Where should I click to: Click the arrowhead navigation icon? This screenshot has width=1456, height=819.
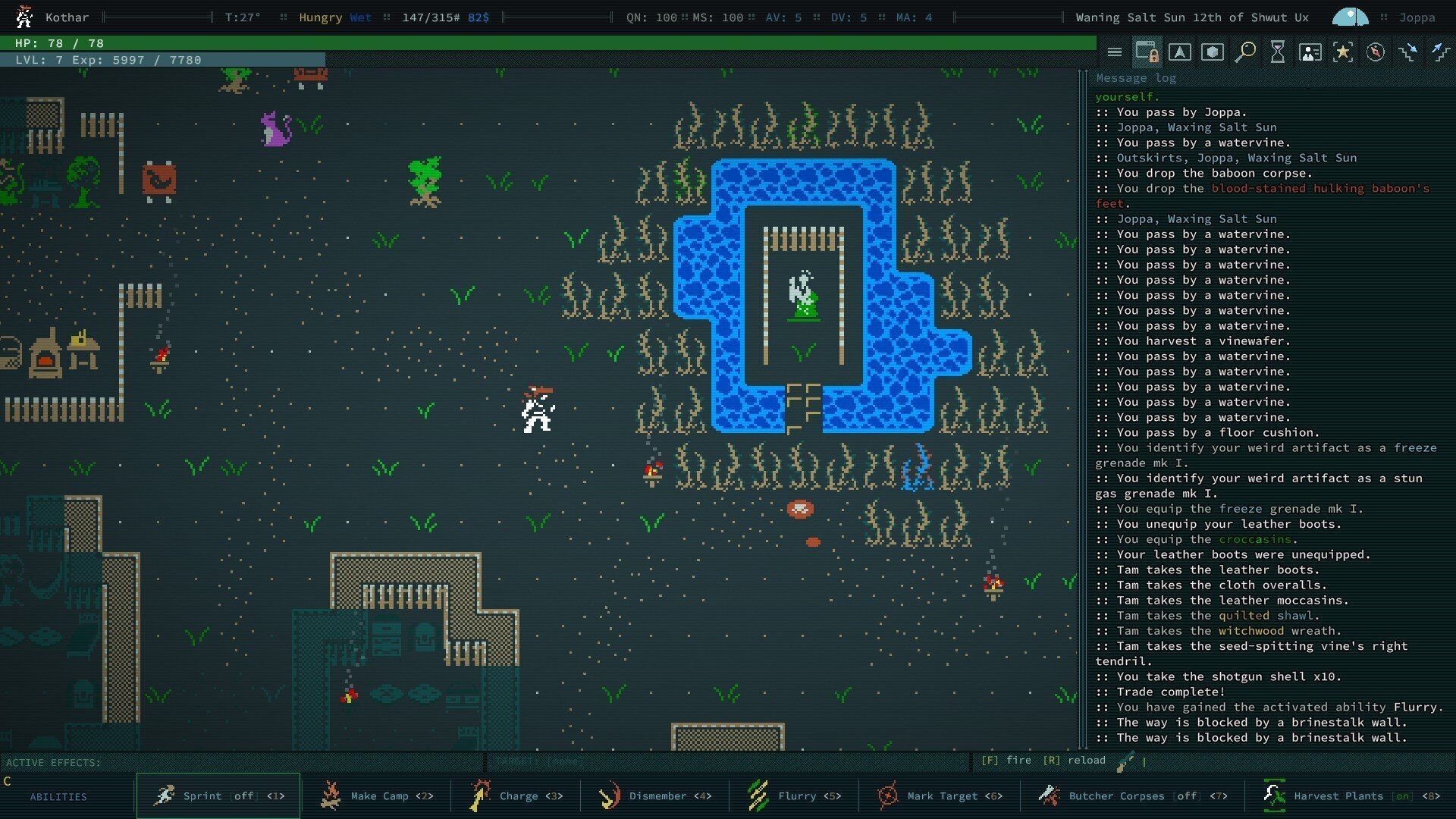click(x=1179, y=52)
